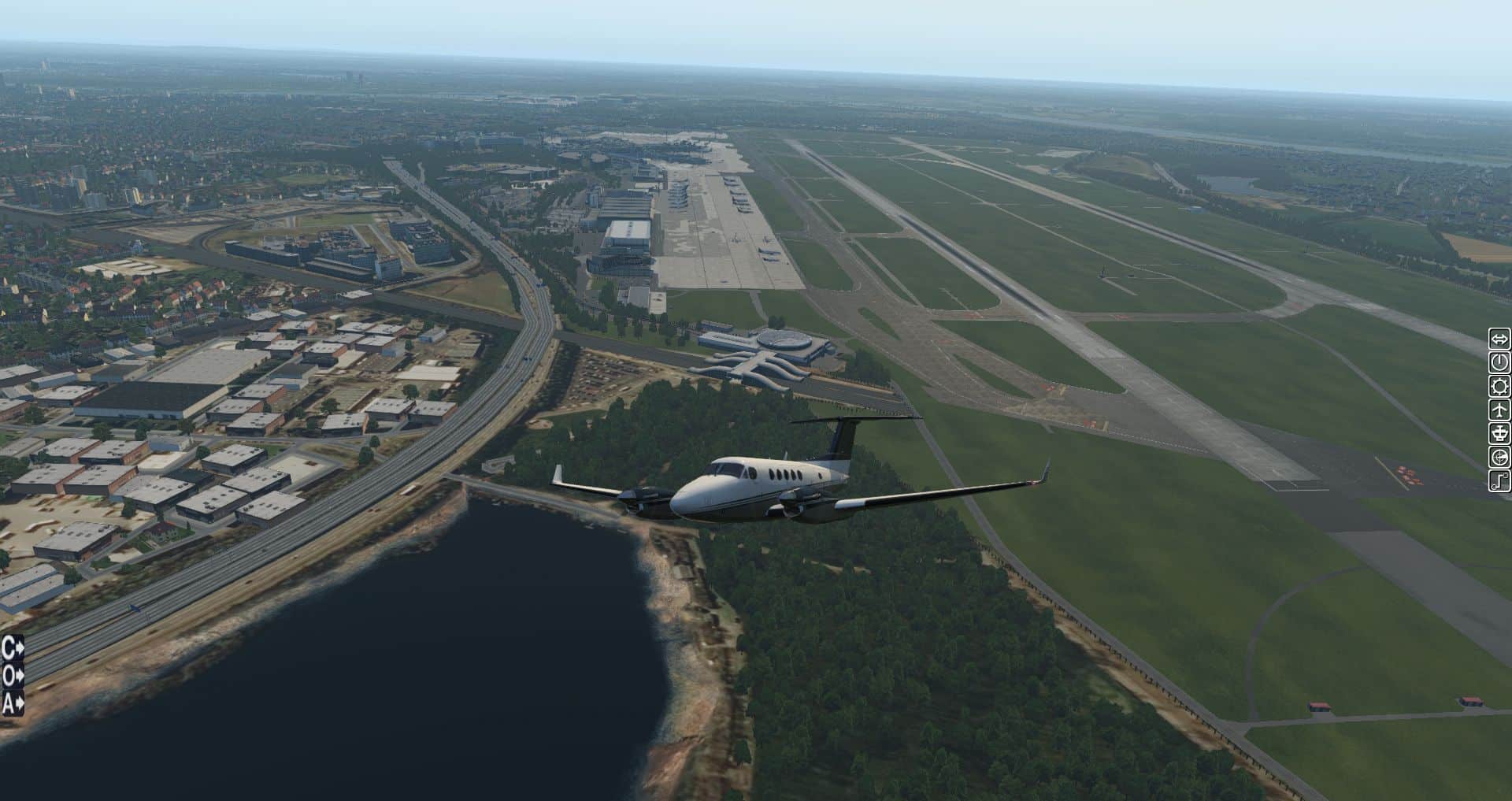
Task: Open the flight route path icon
Action: [1499, 480]
